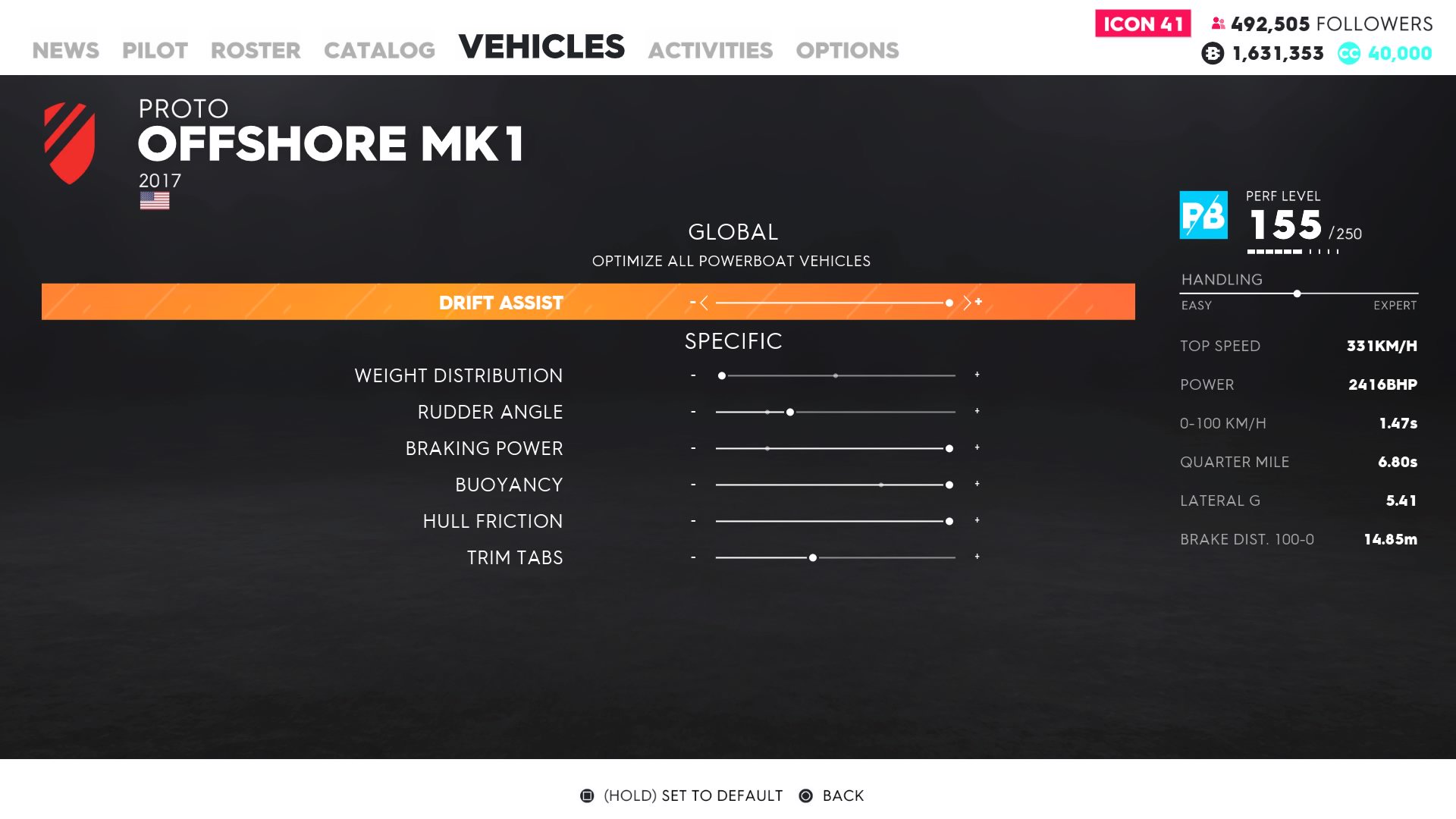Open the Activities menu
1456x819 pixels.
coord(711,50)
